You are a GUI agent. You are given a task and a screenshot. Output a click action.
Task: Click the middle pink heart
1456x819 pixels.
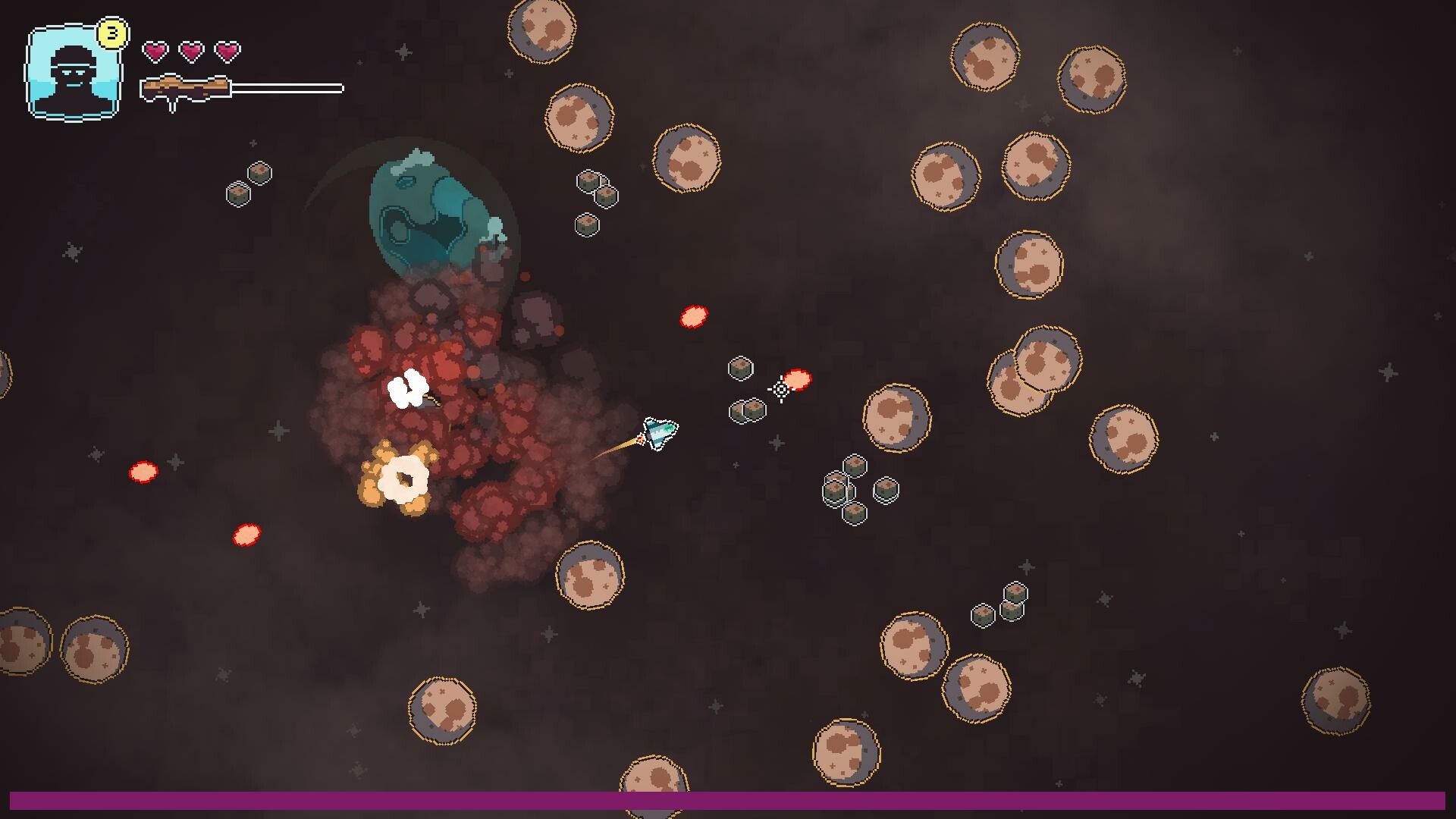coord(191,52)
